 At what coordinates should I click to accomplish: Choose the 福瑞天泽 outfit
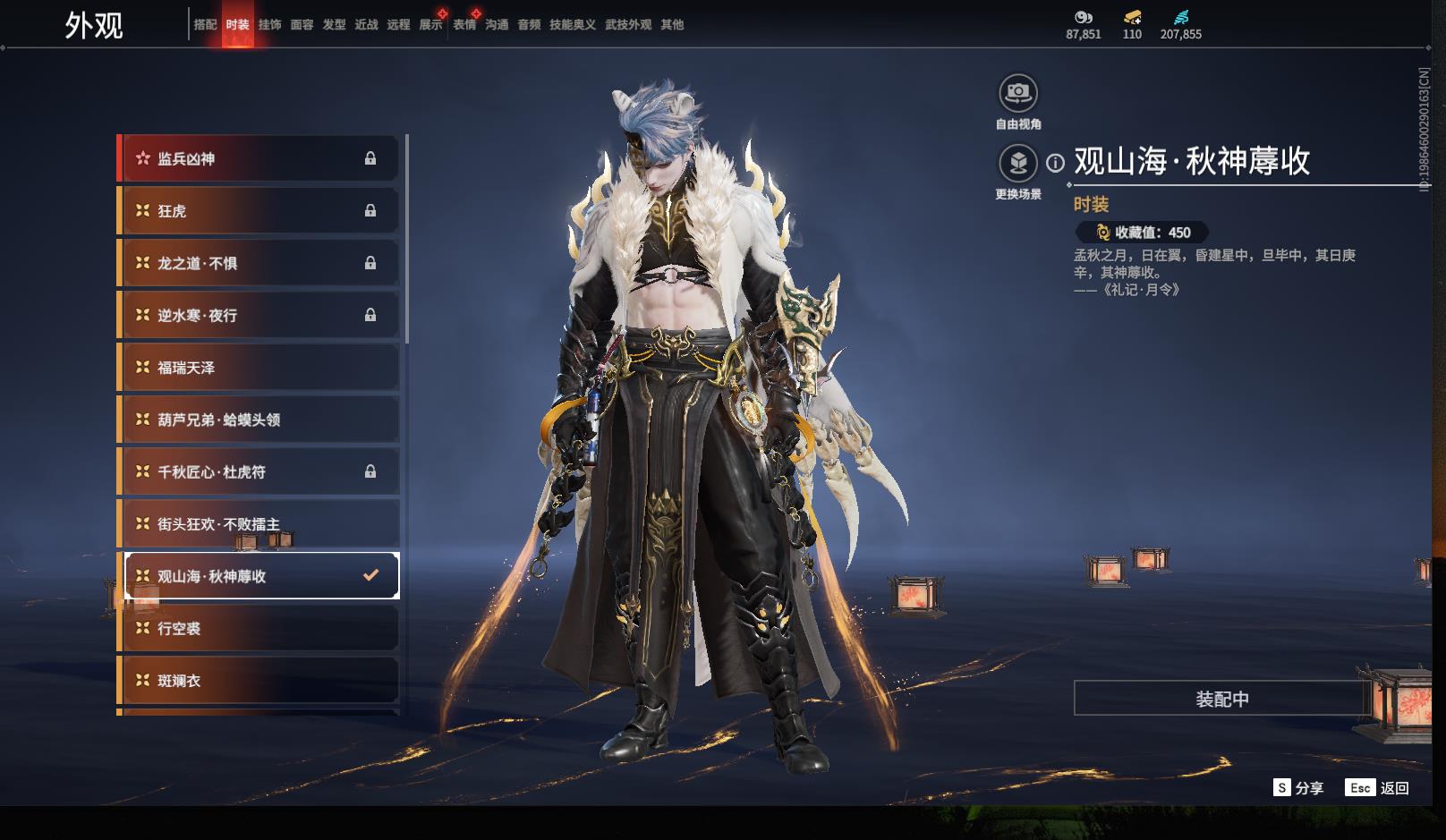pyautogui.click(x=259, y=368)
